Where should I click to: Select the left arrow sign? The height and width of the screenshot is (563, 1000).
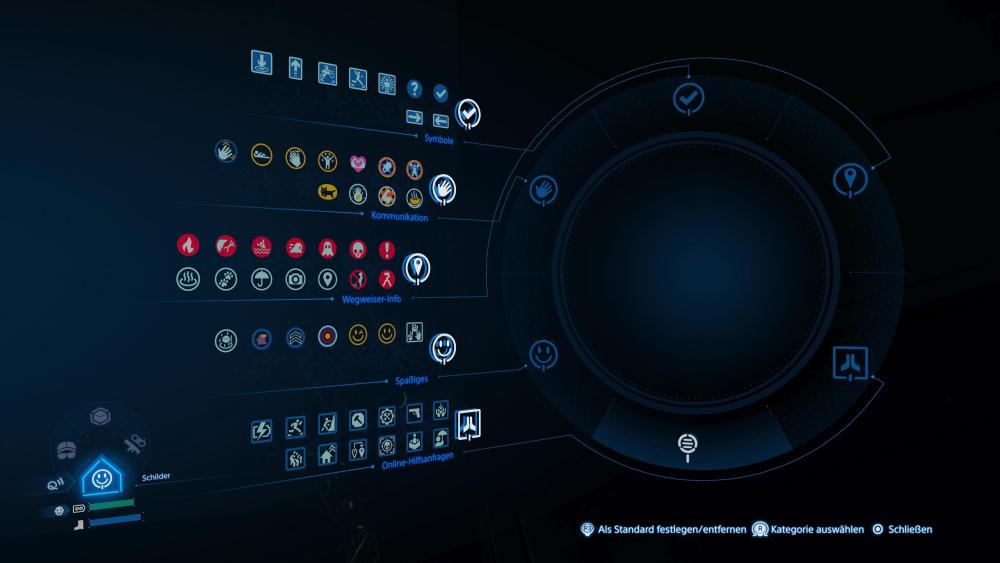pyautogui.click(x=440, y=120)
